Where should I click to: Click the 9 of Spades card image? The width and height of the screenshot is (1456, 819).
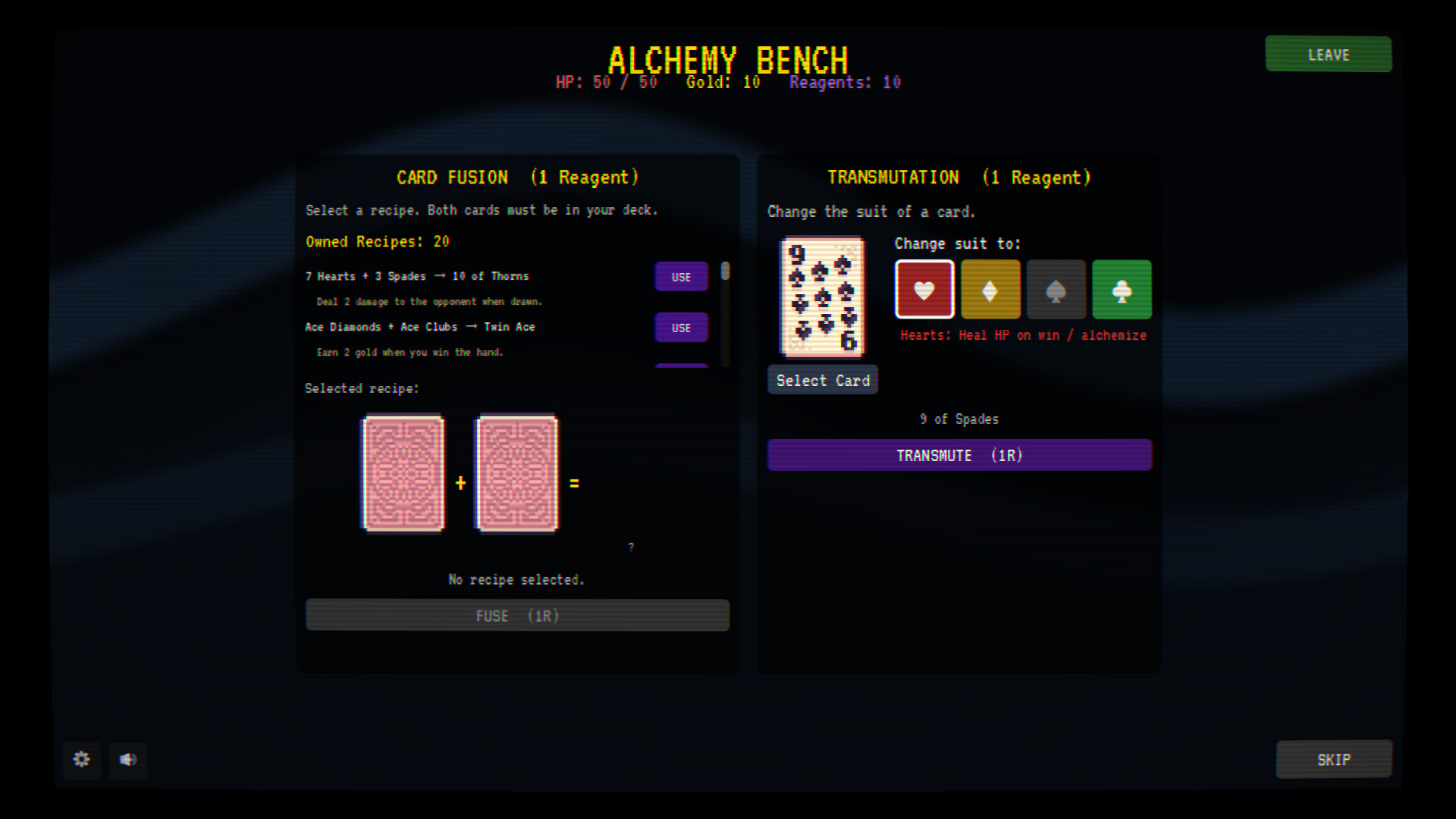click(821, 297)
